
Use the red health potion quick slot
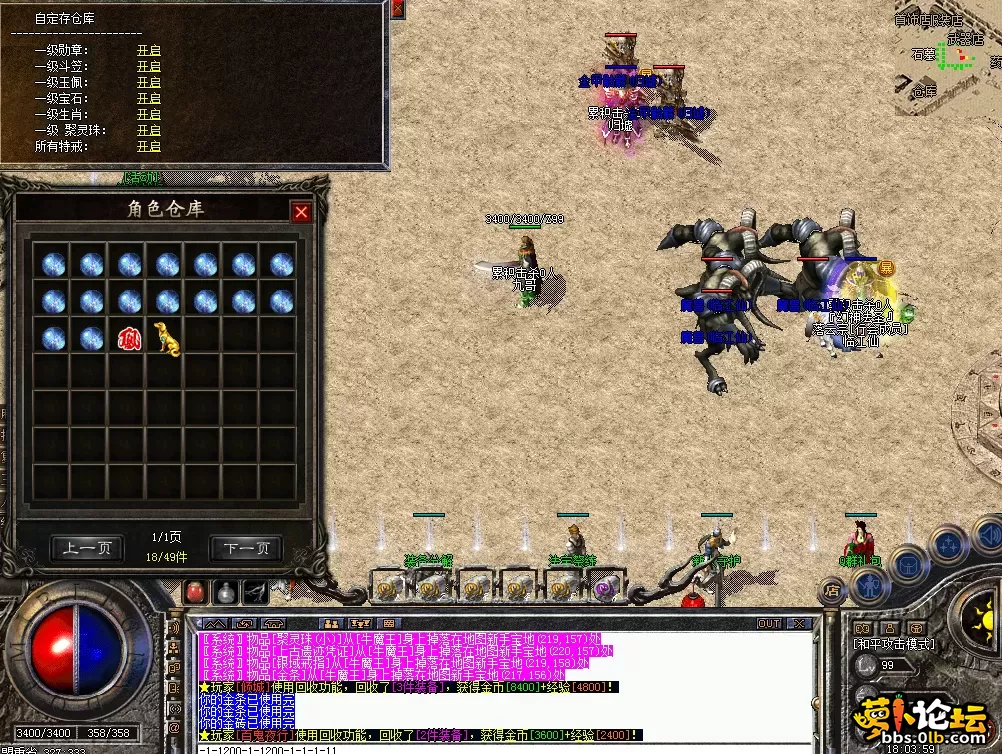(197, 591)
